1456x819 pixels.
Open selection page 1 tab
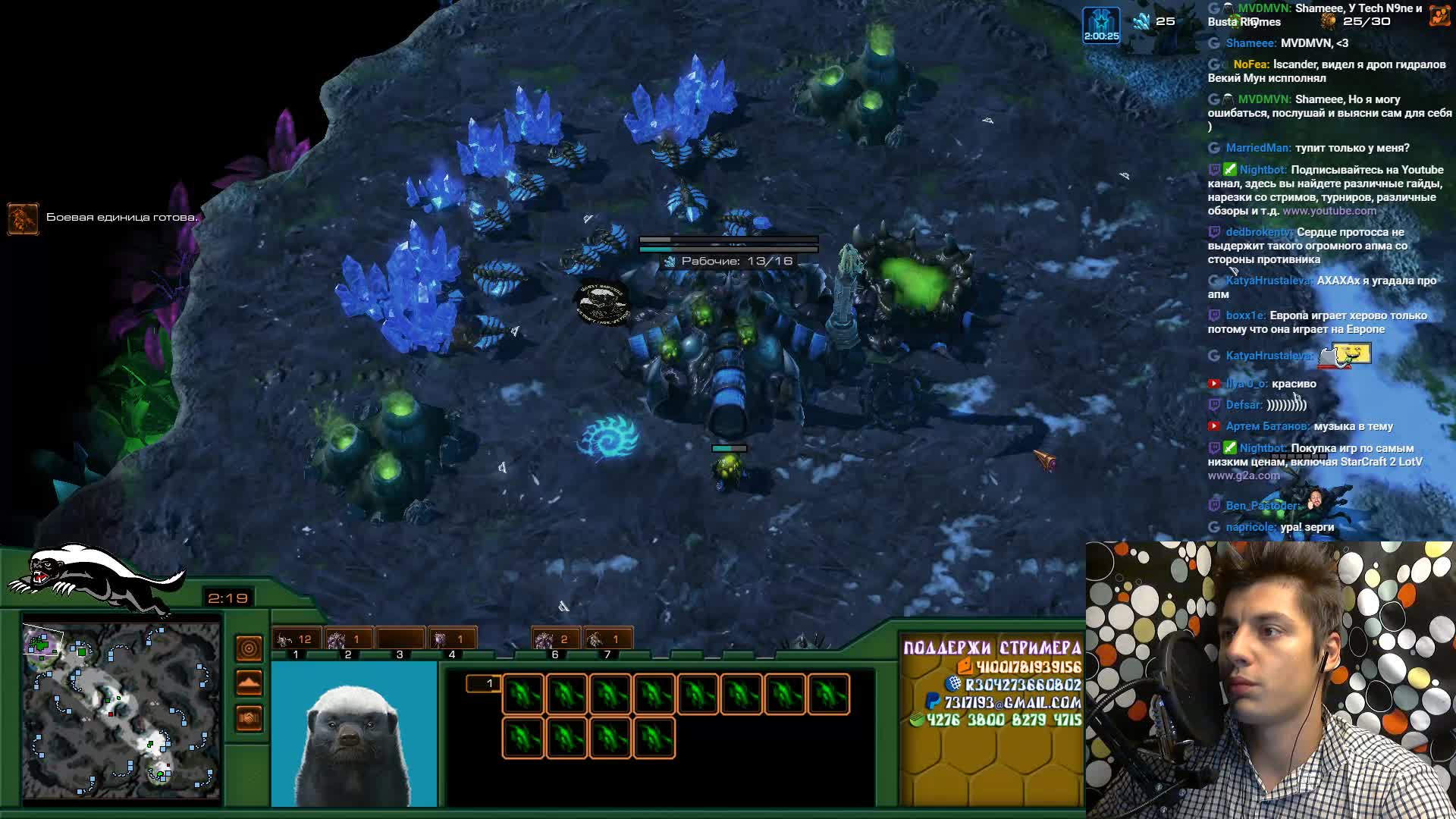(483, 684)
